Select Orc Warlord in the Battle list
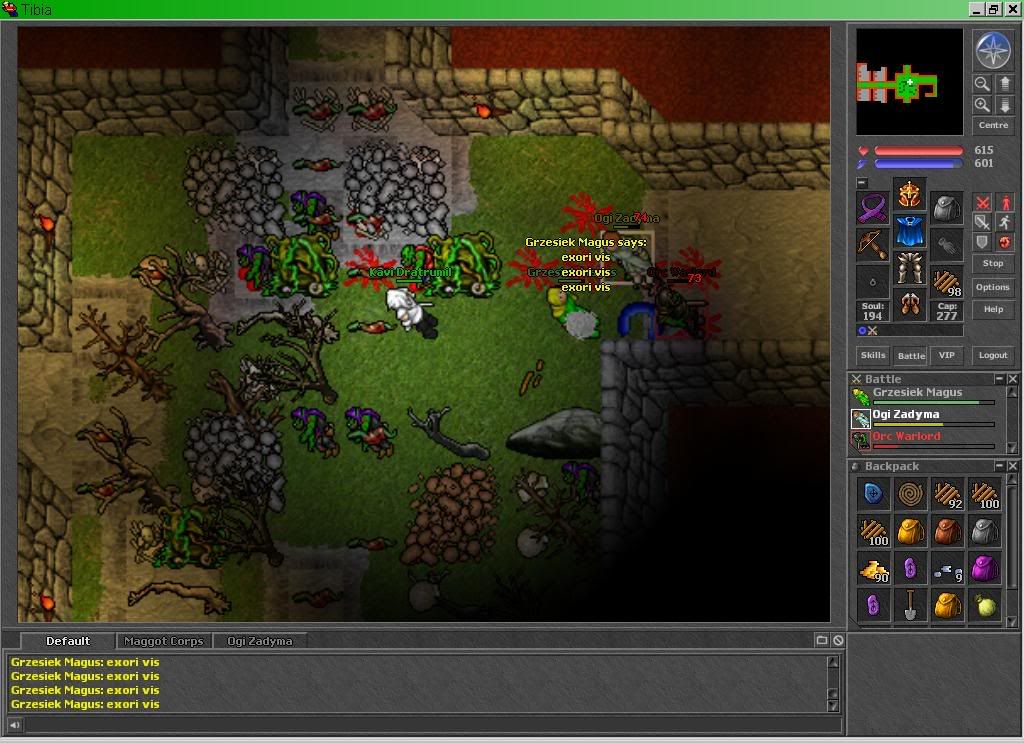 coord(906,437)
